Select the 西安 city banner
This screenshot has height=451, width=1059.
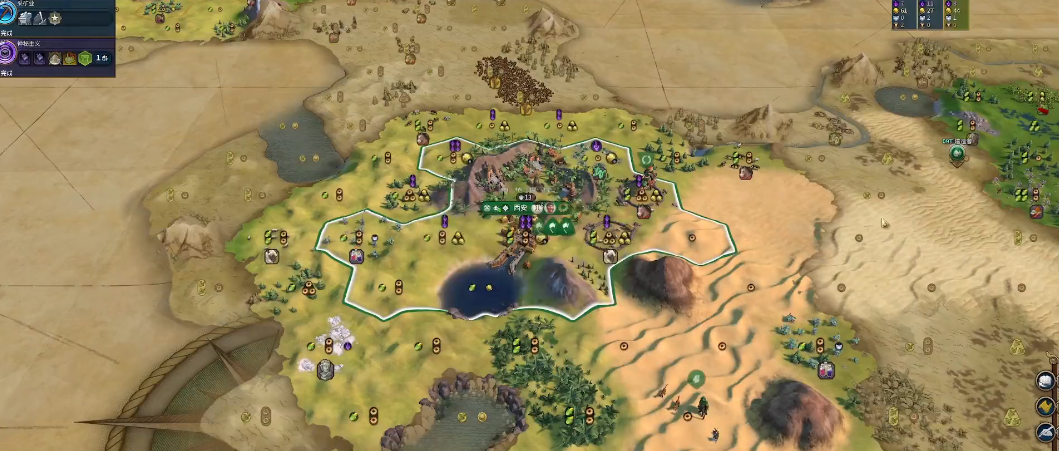pos(520,207)
